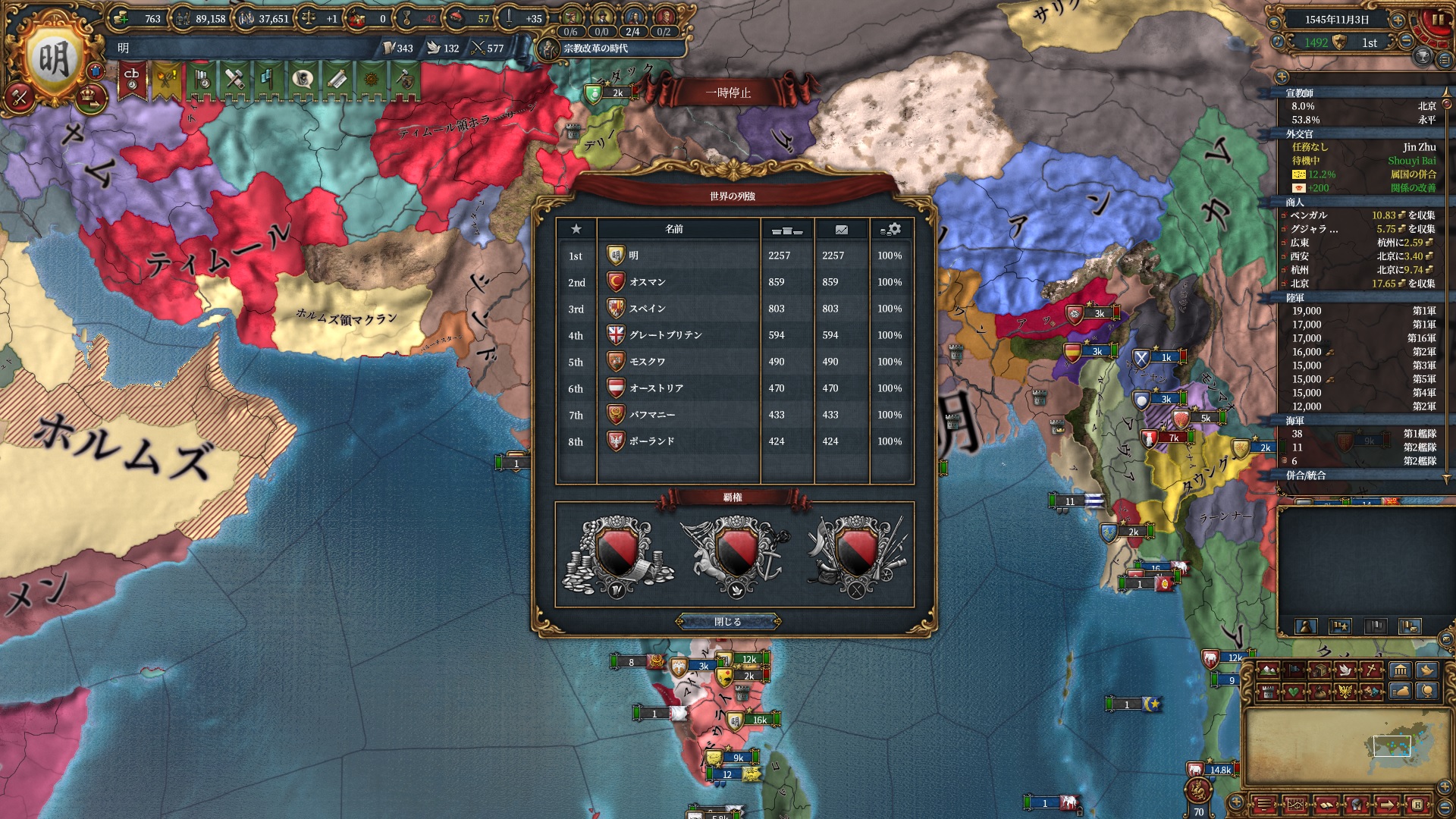Switch to the diplomatic dove map mode
The image size is (1456, 819).
(x=1346, y=670)
